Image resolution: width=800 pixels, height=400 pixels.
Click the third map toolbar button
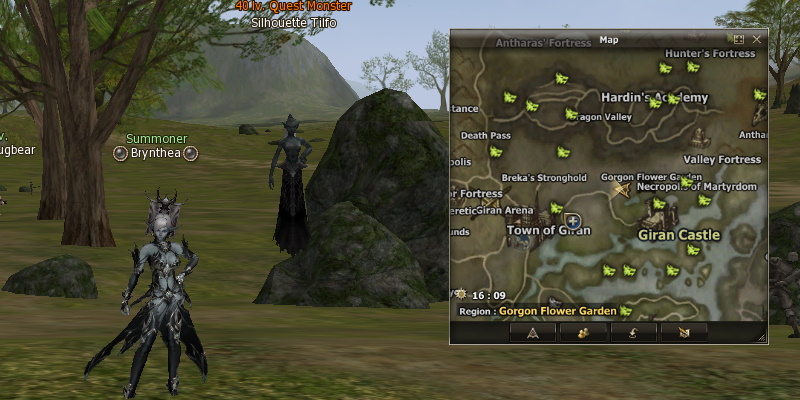(x=636, y=332)
